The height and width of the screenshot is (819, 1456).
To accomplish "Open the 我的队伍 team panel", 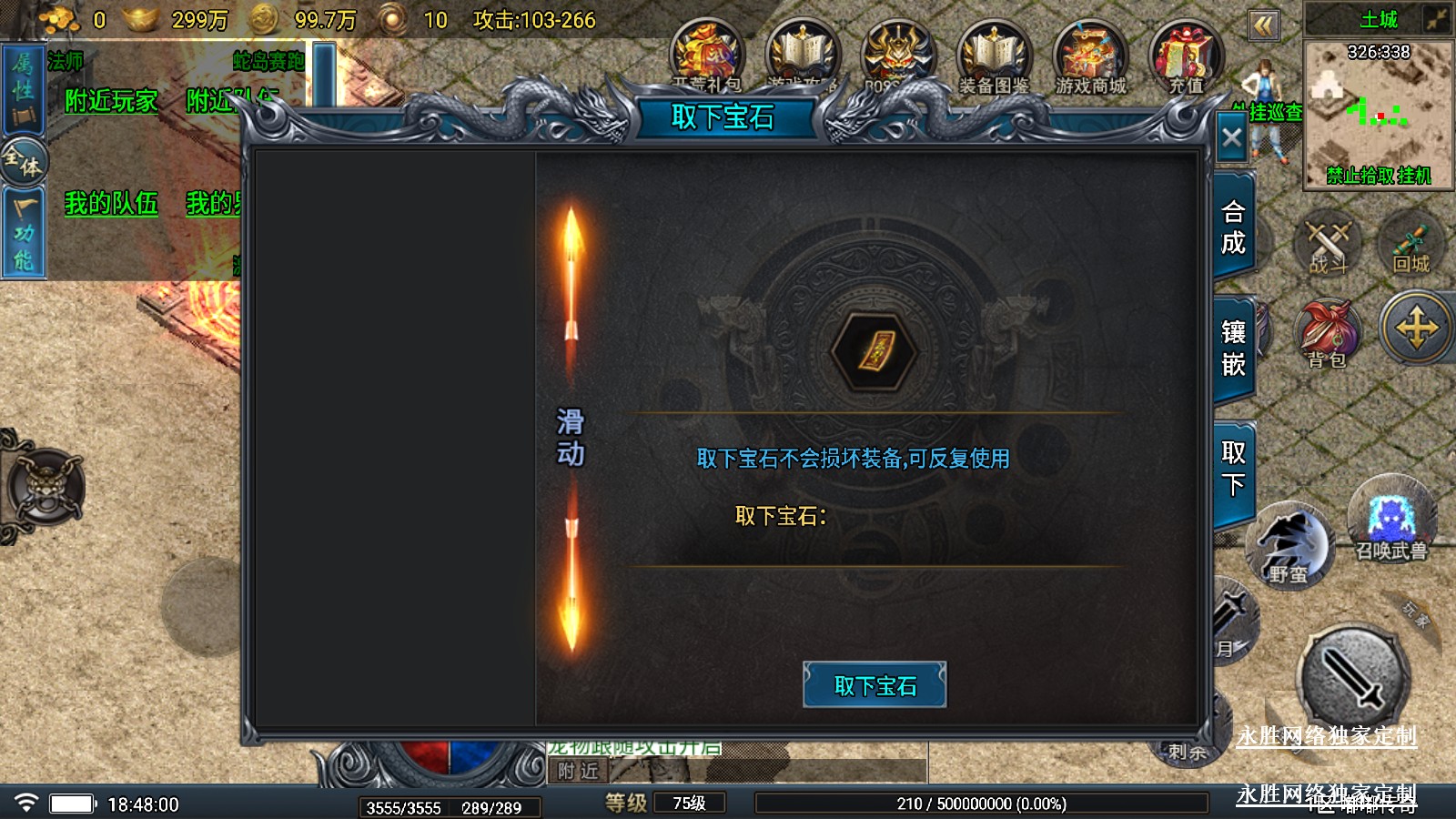I will (x=111, y=203).
